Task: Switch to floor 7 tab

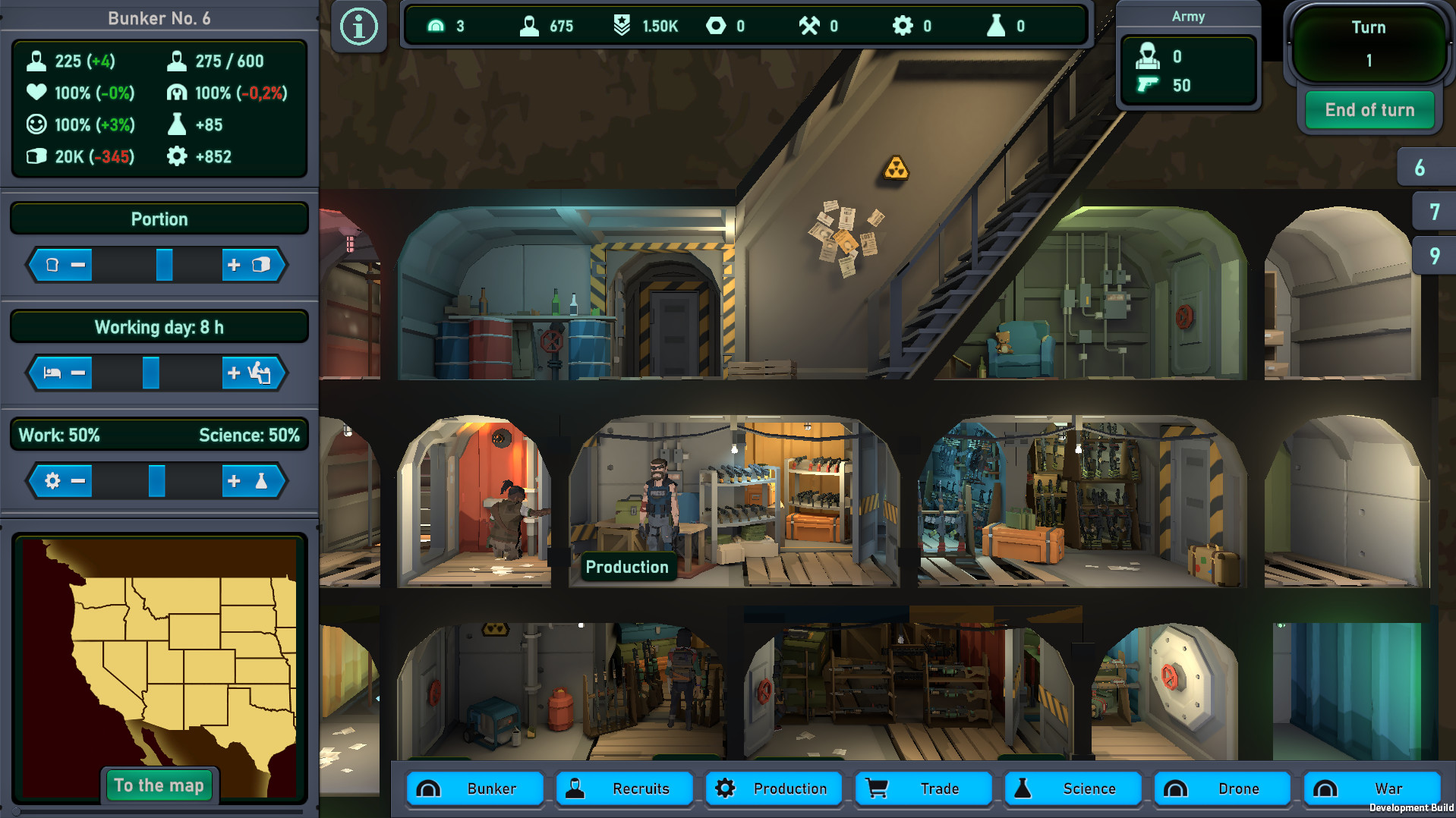Action: pyautogui.click(x=1433, y=211)
